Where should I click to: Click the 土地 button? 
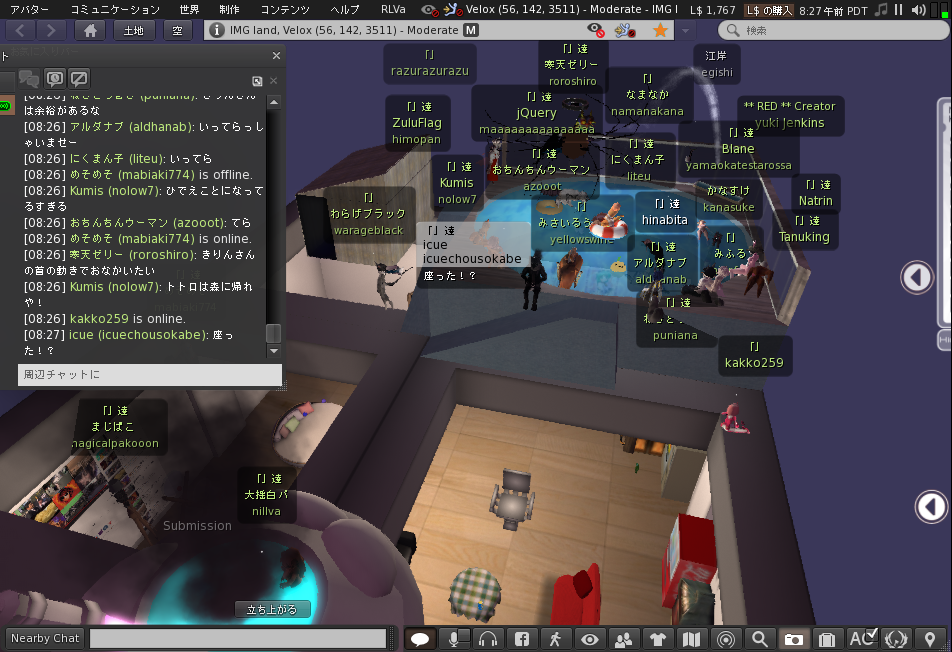coord(133,31)
